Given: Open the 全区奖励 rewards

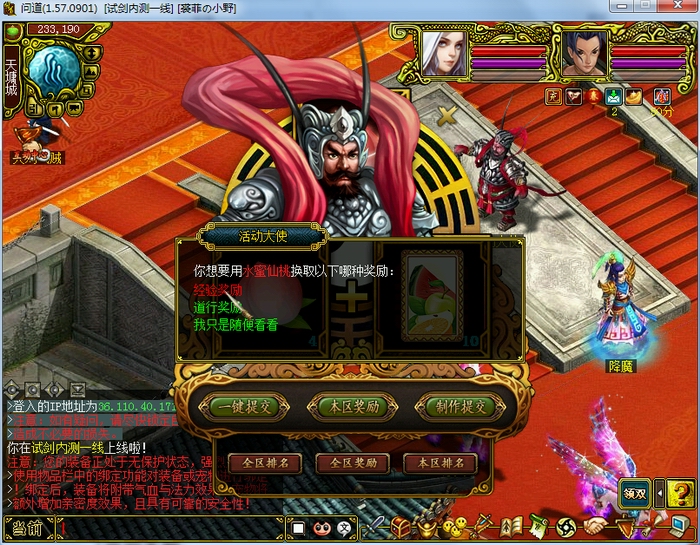Looking at the screenshot, I should point(352,464).
